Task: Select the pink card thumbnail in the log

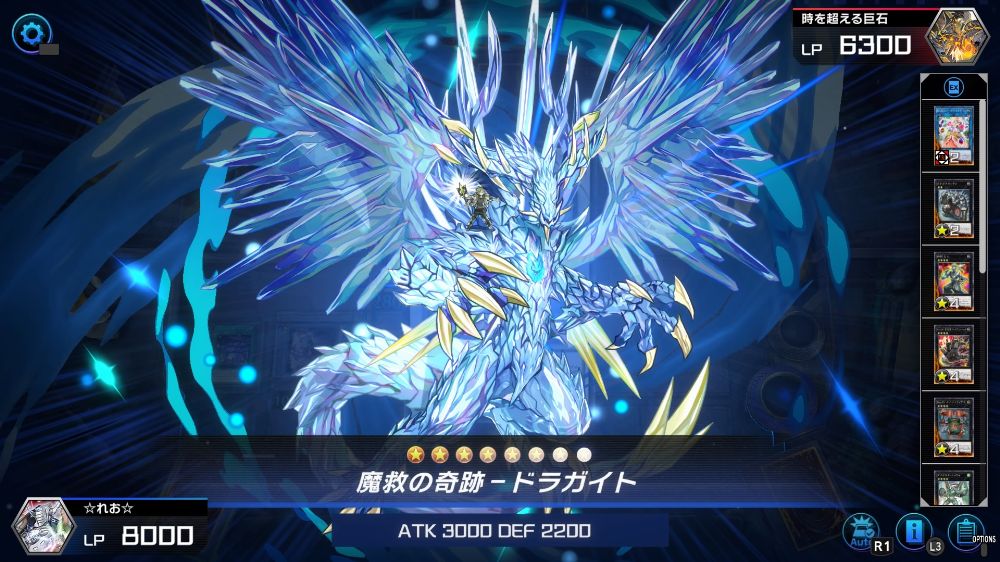Action: pos(953,131)
